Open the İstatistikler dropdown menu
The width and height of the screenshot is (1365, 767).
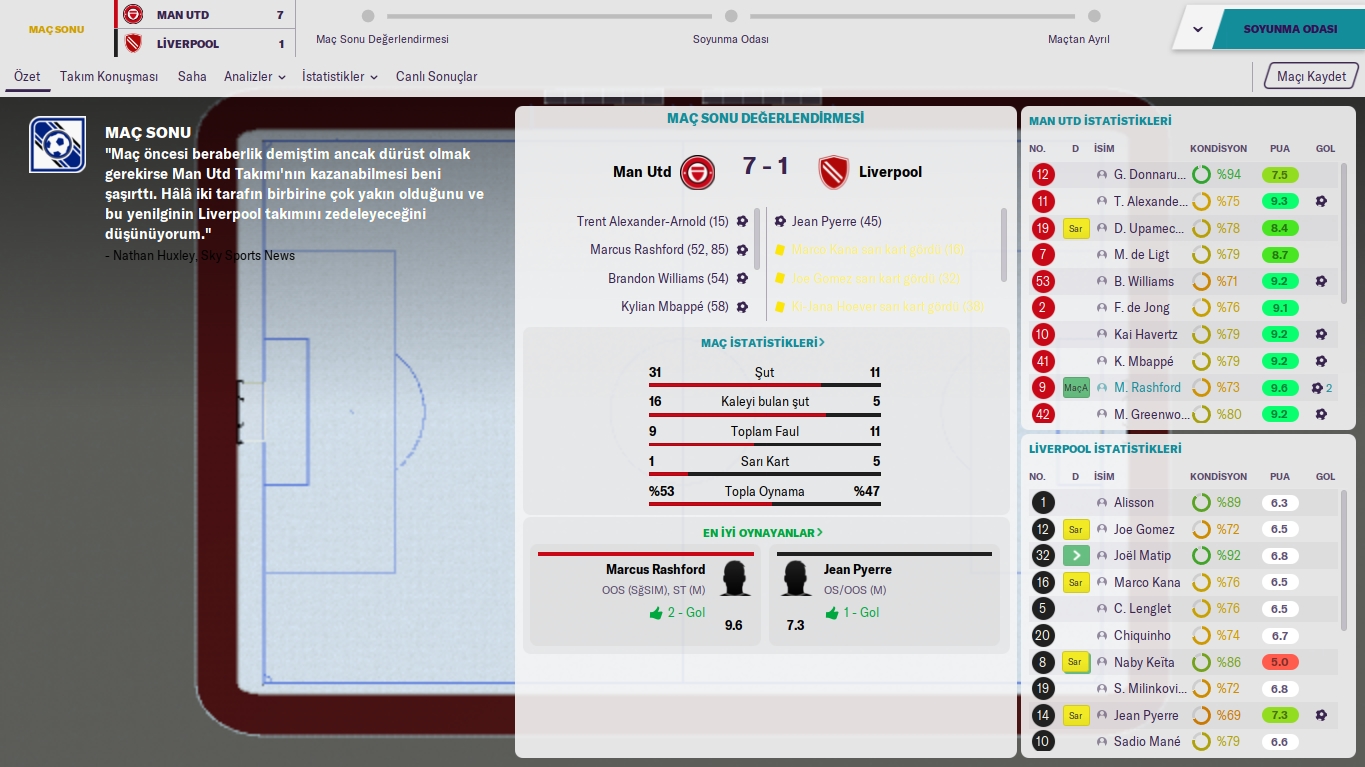tap(340, 77)
